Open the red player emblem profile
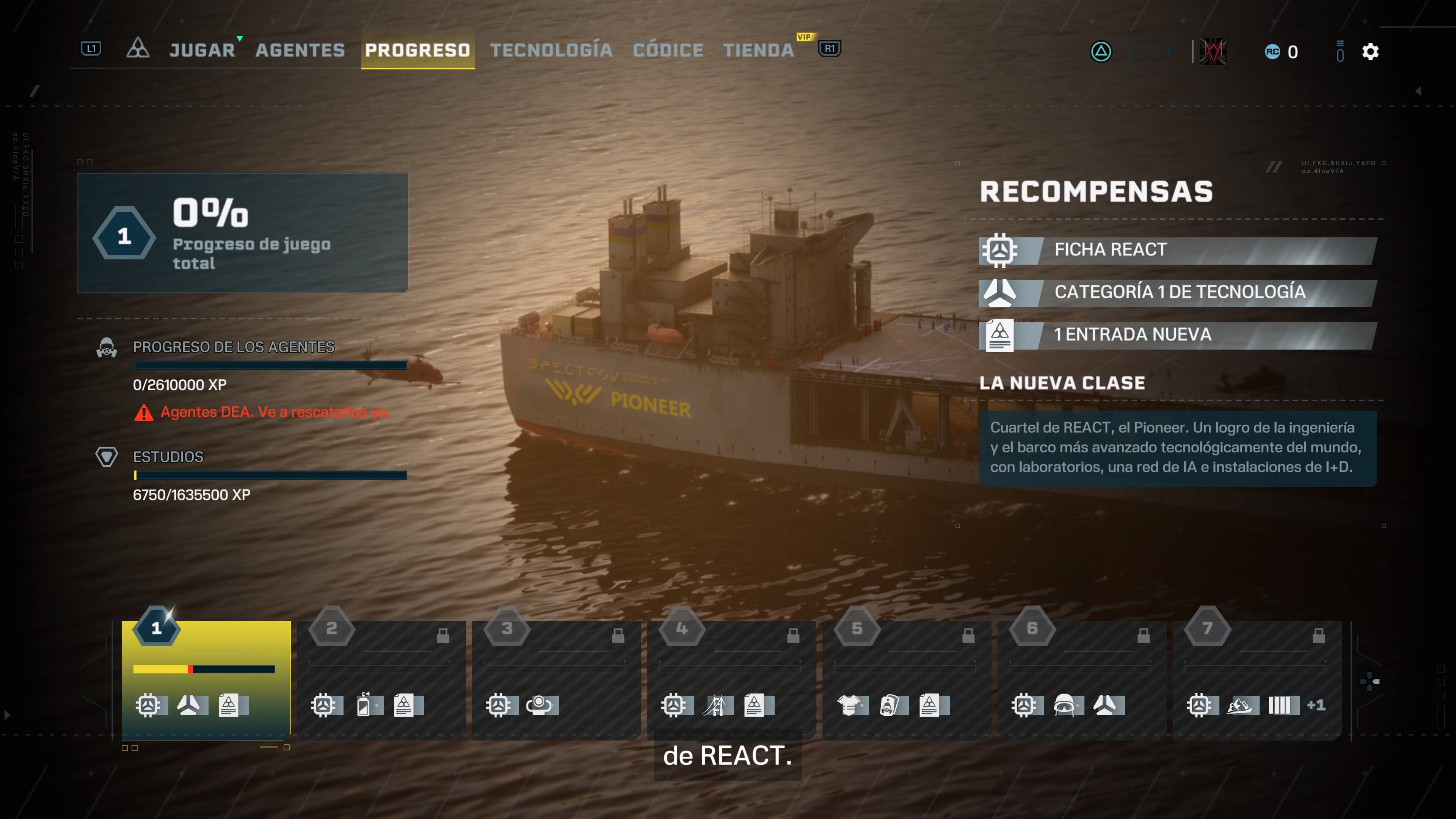 click(x=1213, y=52)
